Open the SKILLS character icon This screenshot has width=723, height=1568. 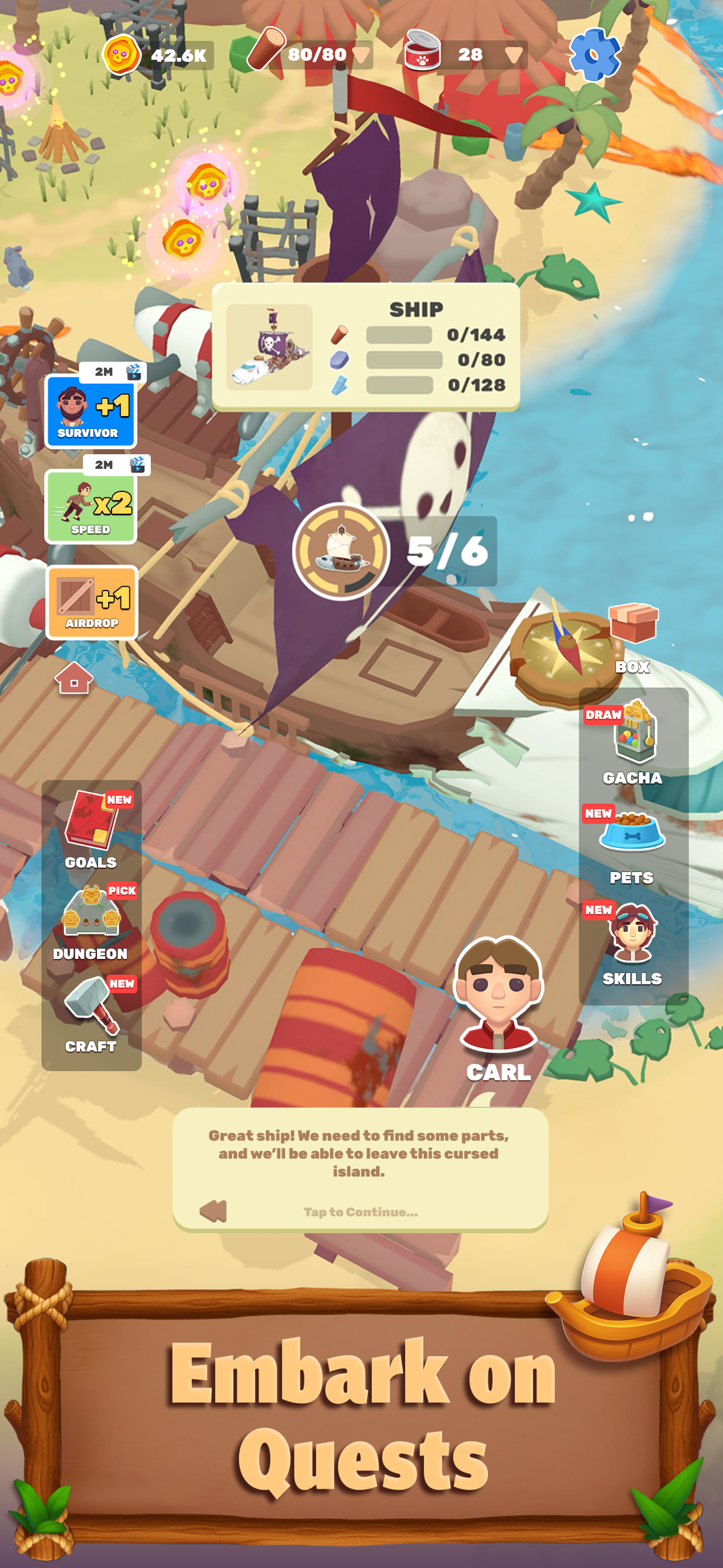pos(633,932)
